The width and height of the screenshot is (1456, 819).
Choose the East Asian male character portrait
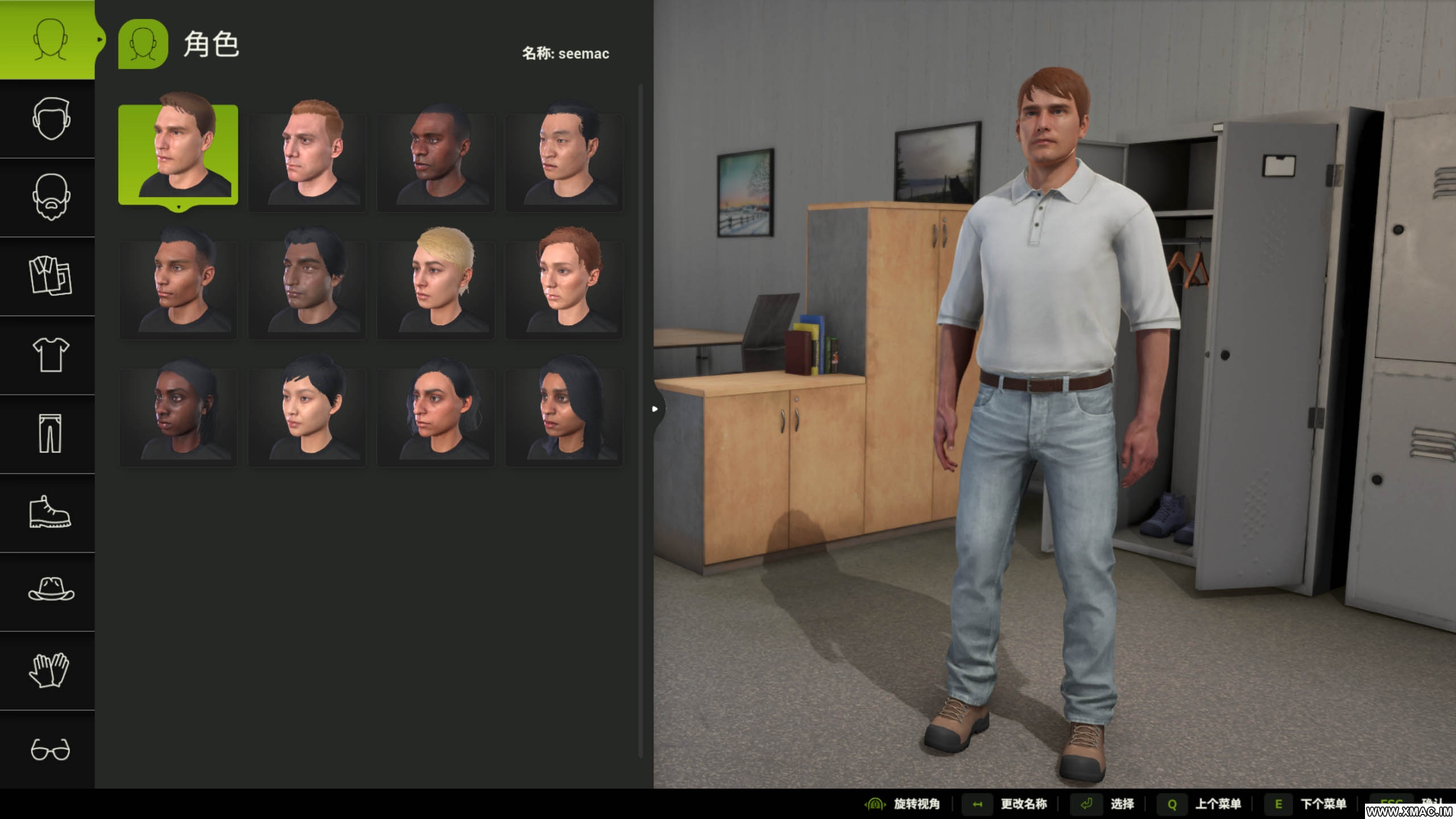point(564,156)
